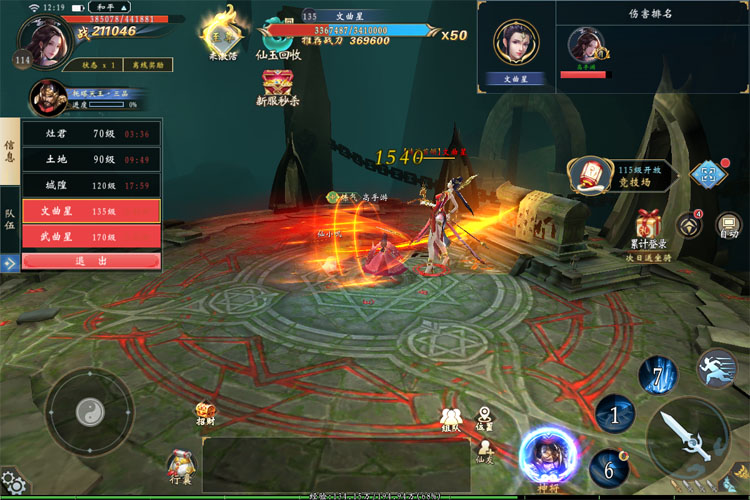Open the 离线奖励 offline rewards button
This screenshot has height=500, width=750.
click(x=147, y=65)
